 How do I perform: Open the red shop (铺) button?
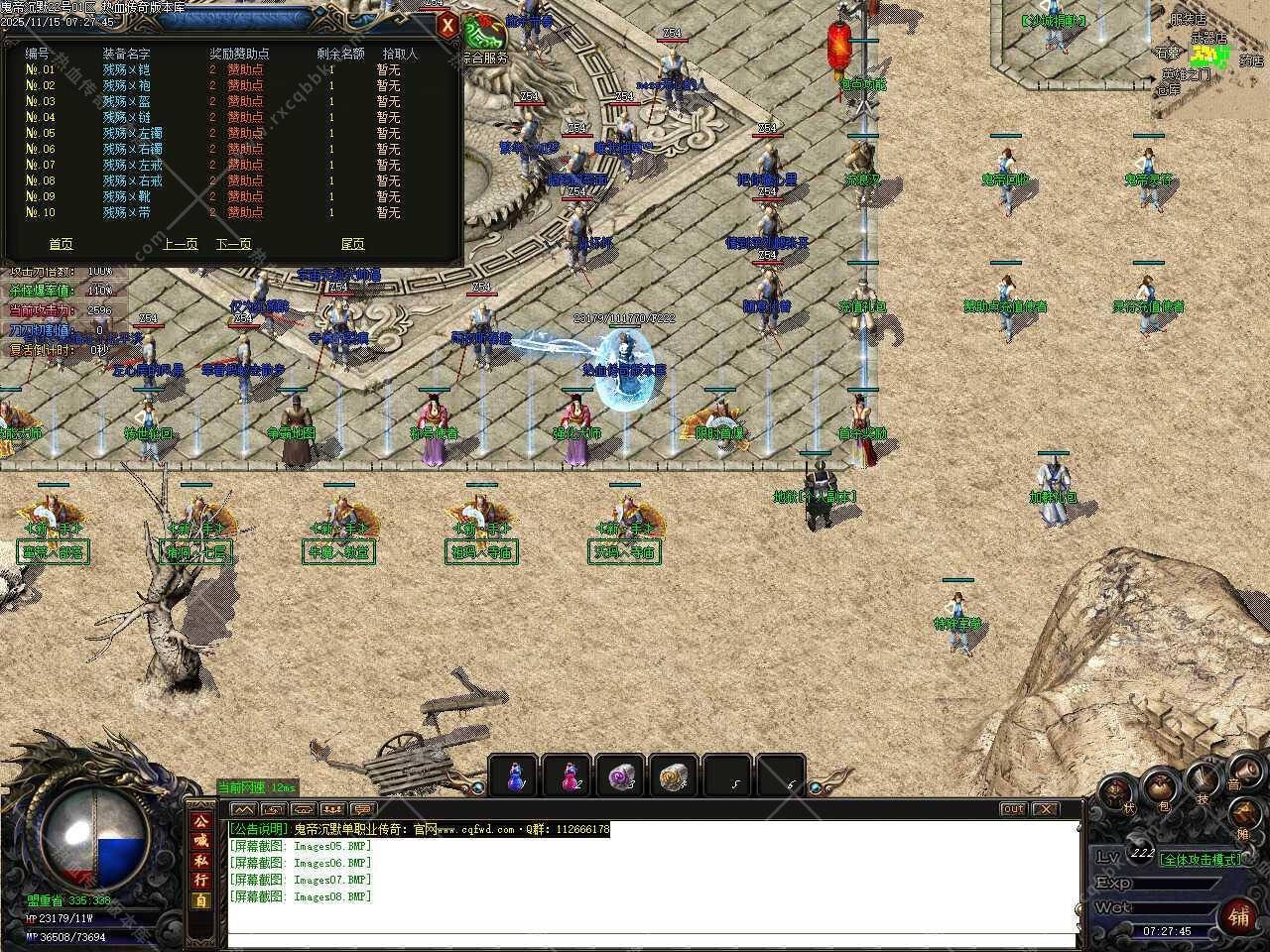(1238, 914)
